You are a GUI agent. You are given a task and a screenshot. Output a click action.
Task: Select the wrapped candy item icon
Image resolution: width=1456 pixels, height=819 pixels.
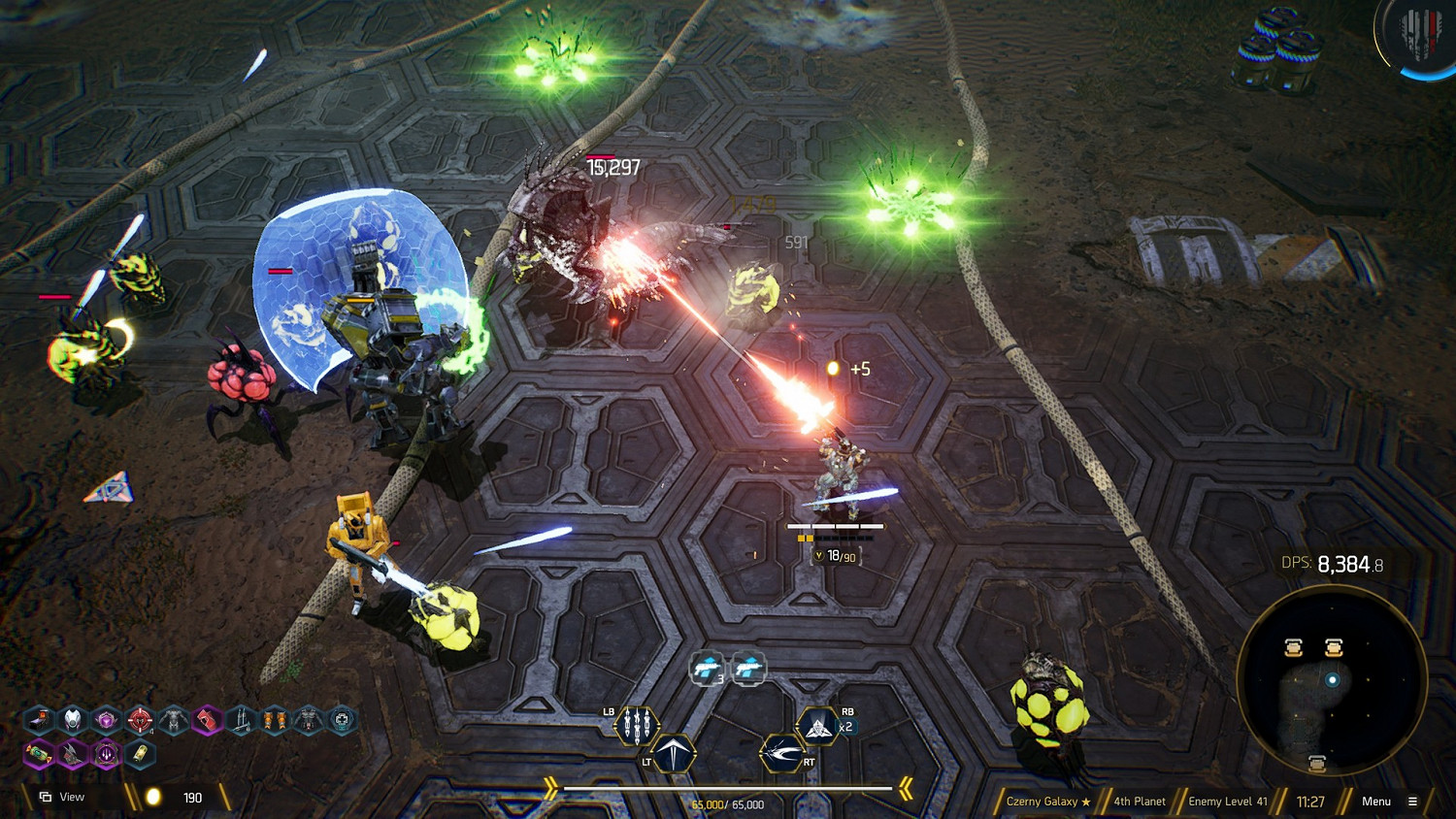(x=39, y=754)
